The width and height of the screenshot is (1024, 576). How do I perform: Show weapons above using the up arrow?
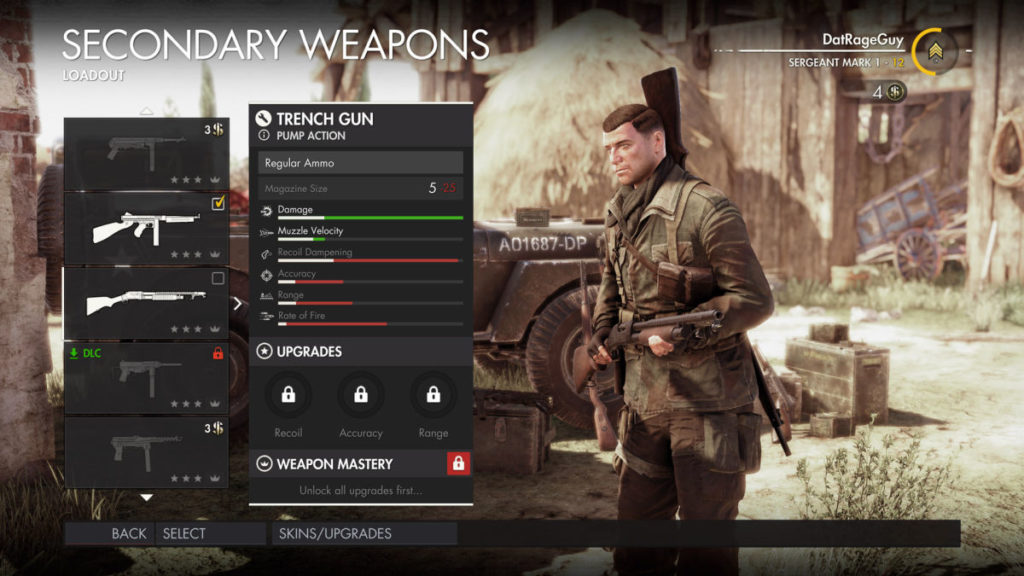click(146, 110)
